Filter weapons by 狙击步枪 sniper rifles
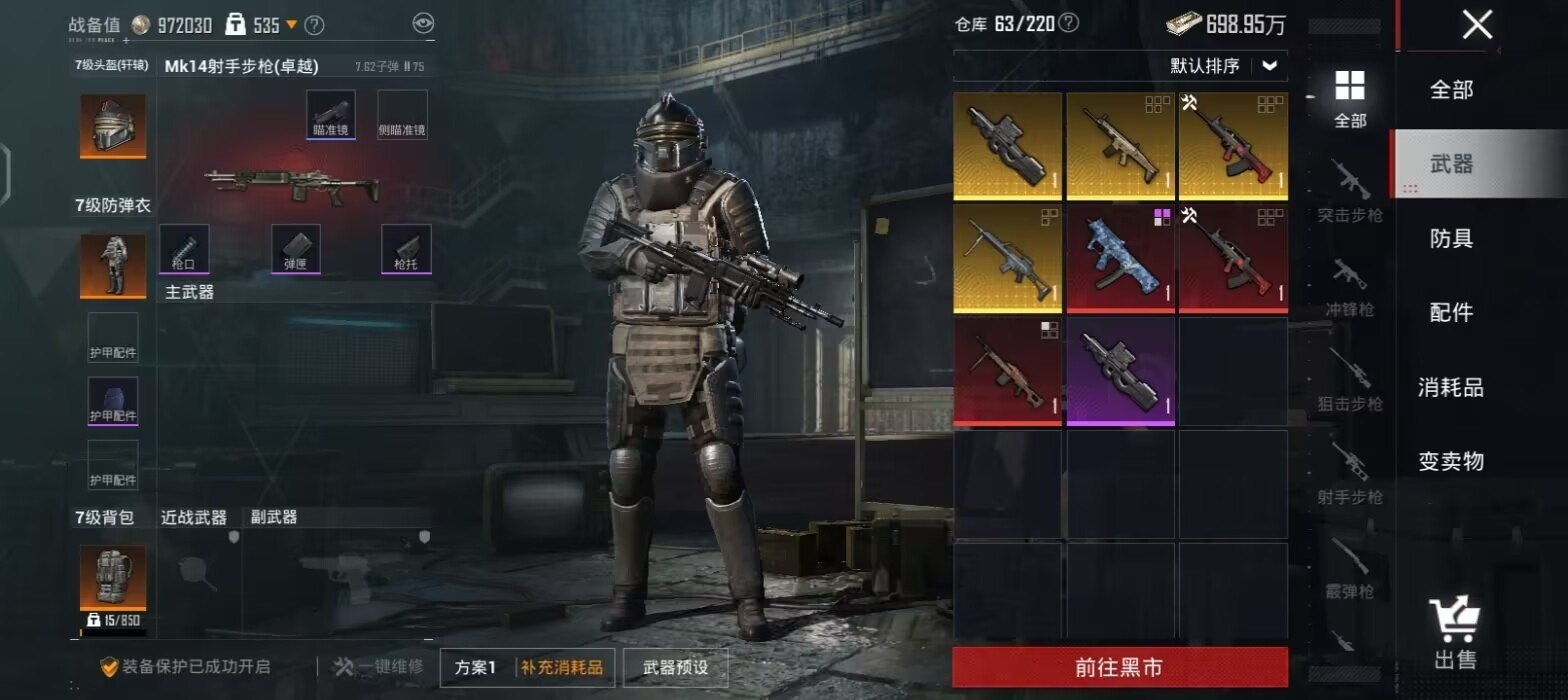 1349,380
